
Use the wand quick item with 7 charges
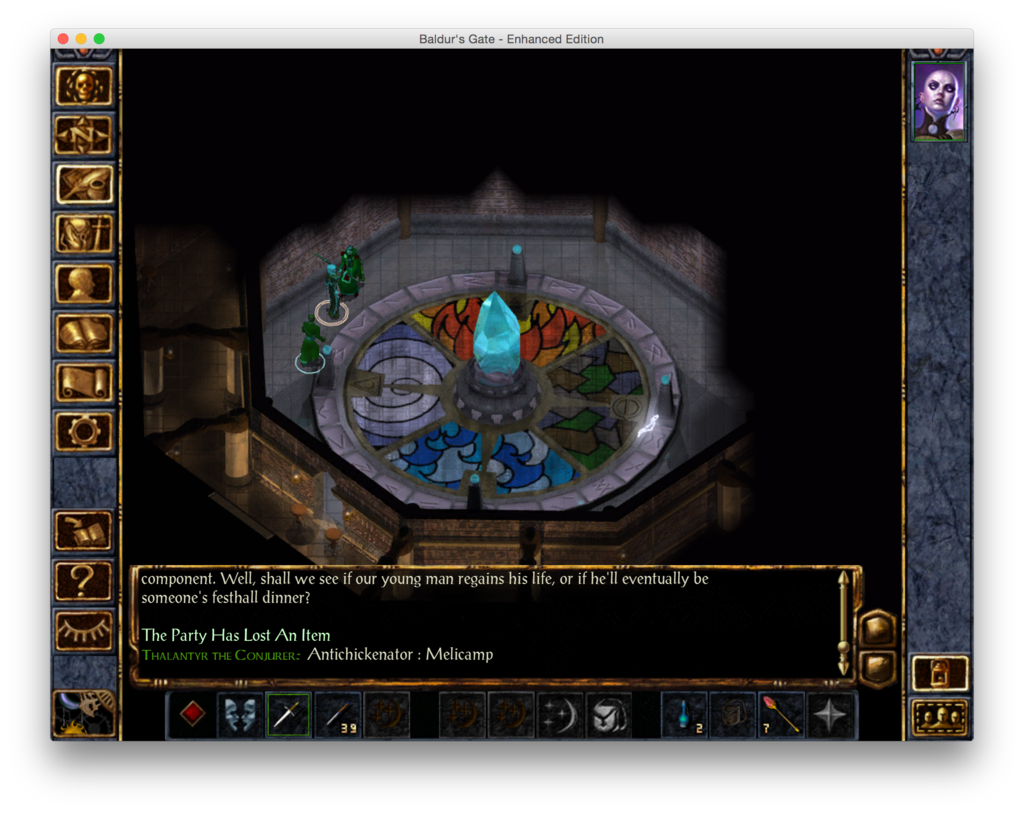(782, 715)
